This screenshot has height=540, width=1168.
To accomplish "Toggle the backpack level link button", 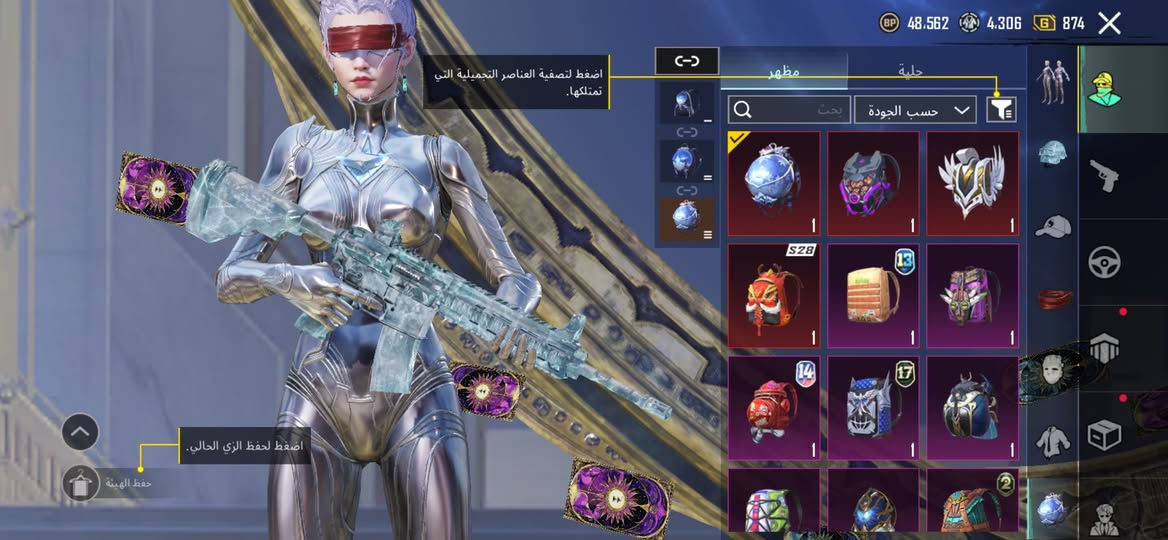I will (x=686, y=62).
